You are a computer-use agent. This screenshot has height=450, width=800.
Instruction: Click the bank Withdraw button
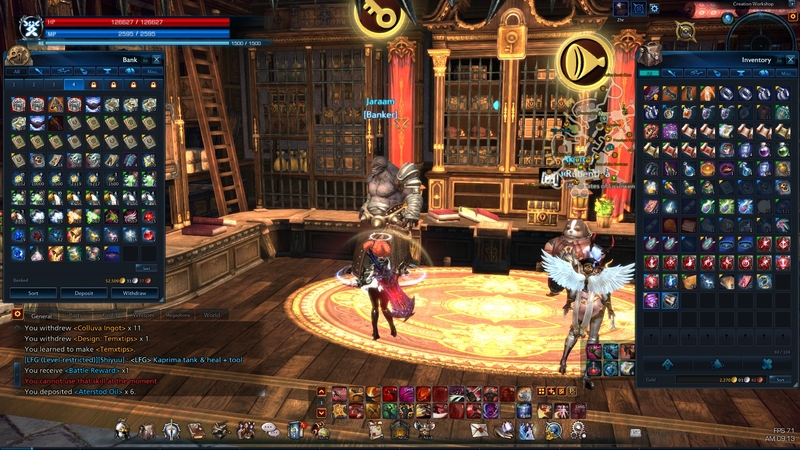[x=134, y=293]
